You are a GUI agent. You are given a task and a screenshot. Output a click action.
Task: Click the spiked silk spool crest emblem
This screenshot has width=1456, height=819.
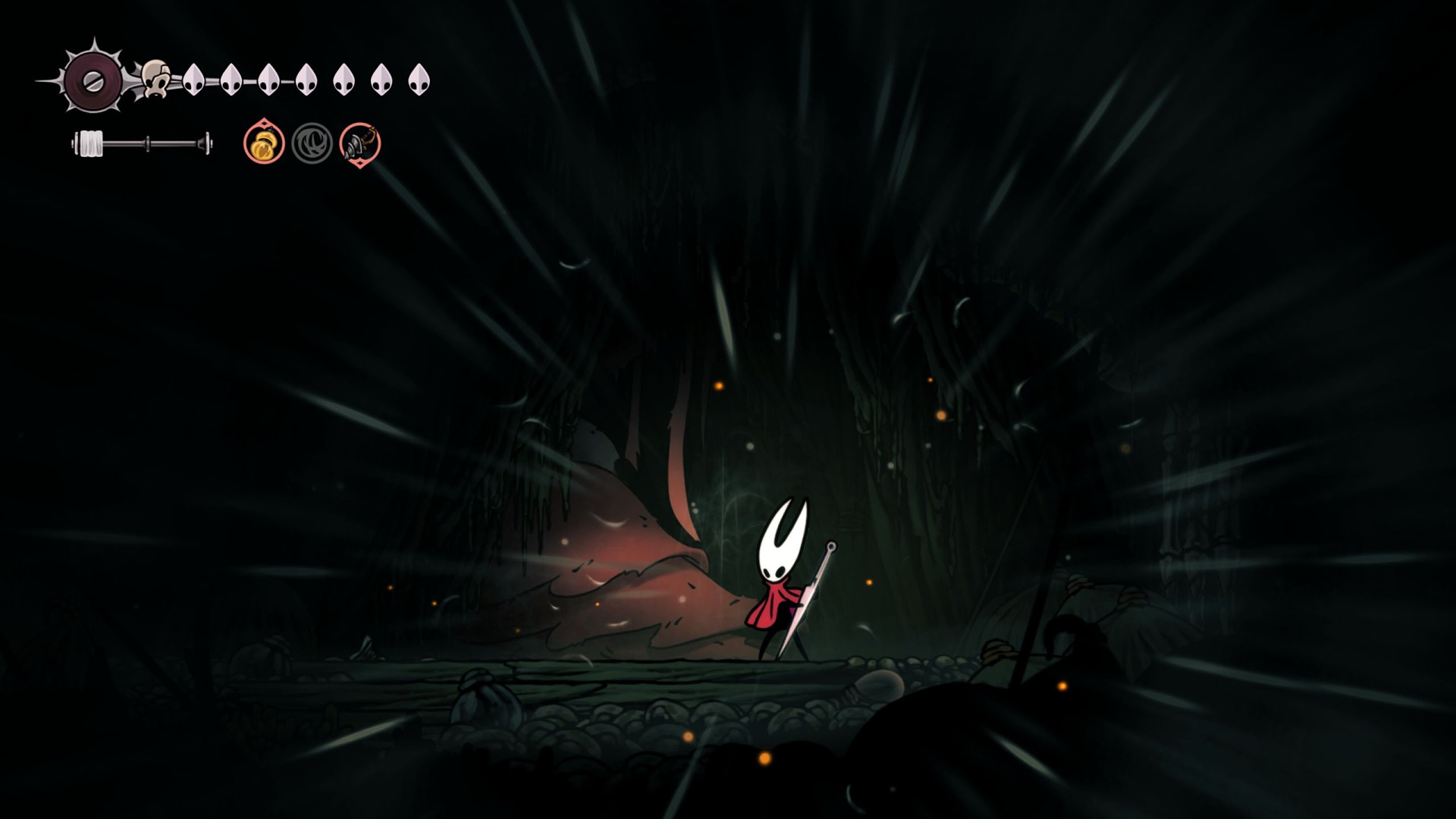coord(93,80)
